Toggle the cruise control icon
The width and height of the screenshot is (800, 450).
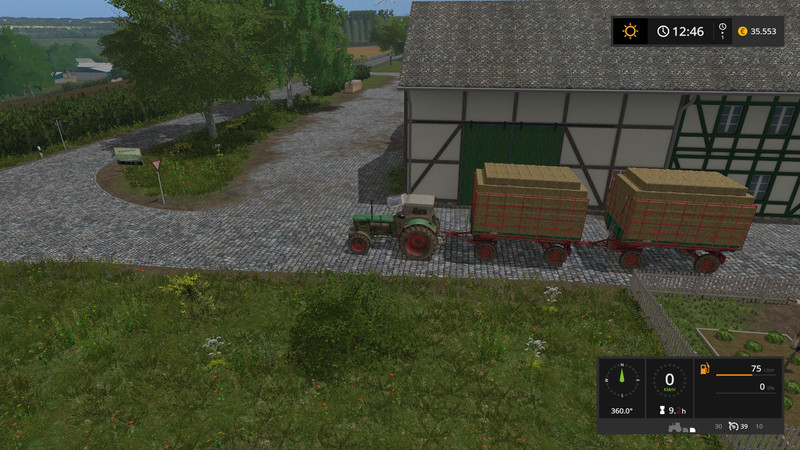click(x=736, y=426)
